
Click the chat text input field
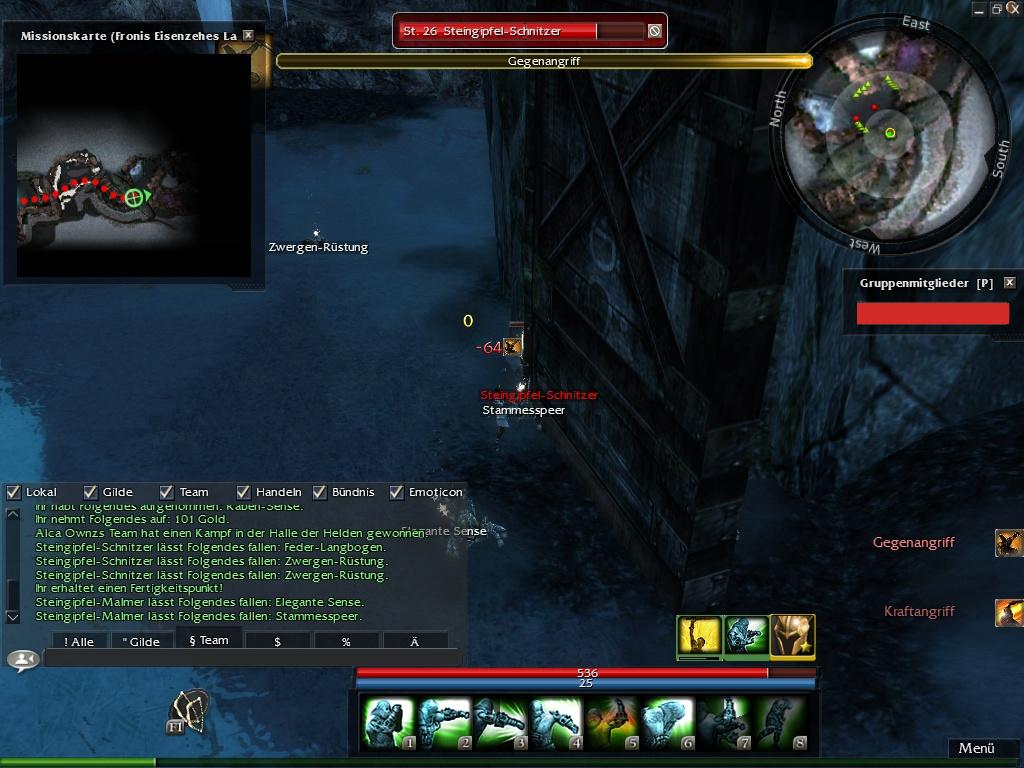pyautogui.click(x=250, y=658)
